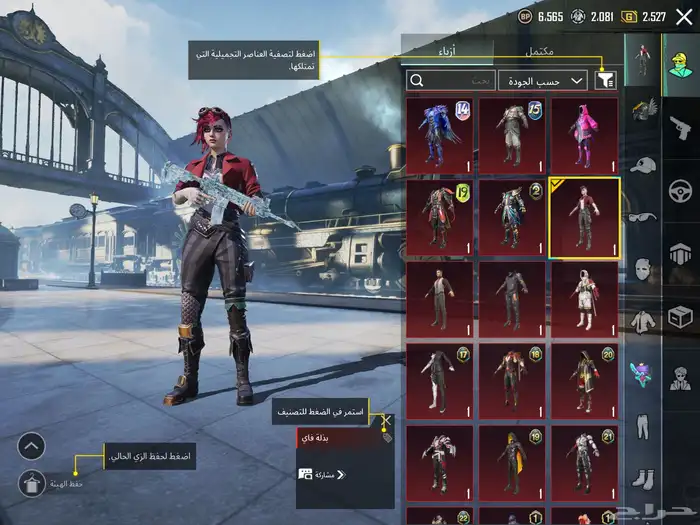Select the black and gold hooded outfit, level 20
The height and width of the screenshot is (525, 700).
pyautogui.click(x=584, y=382)
